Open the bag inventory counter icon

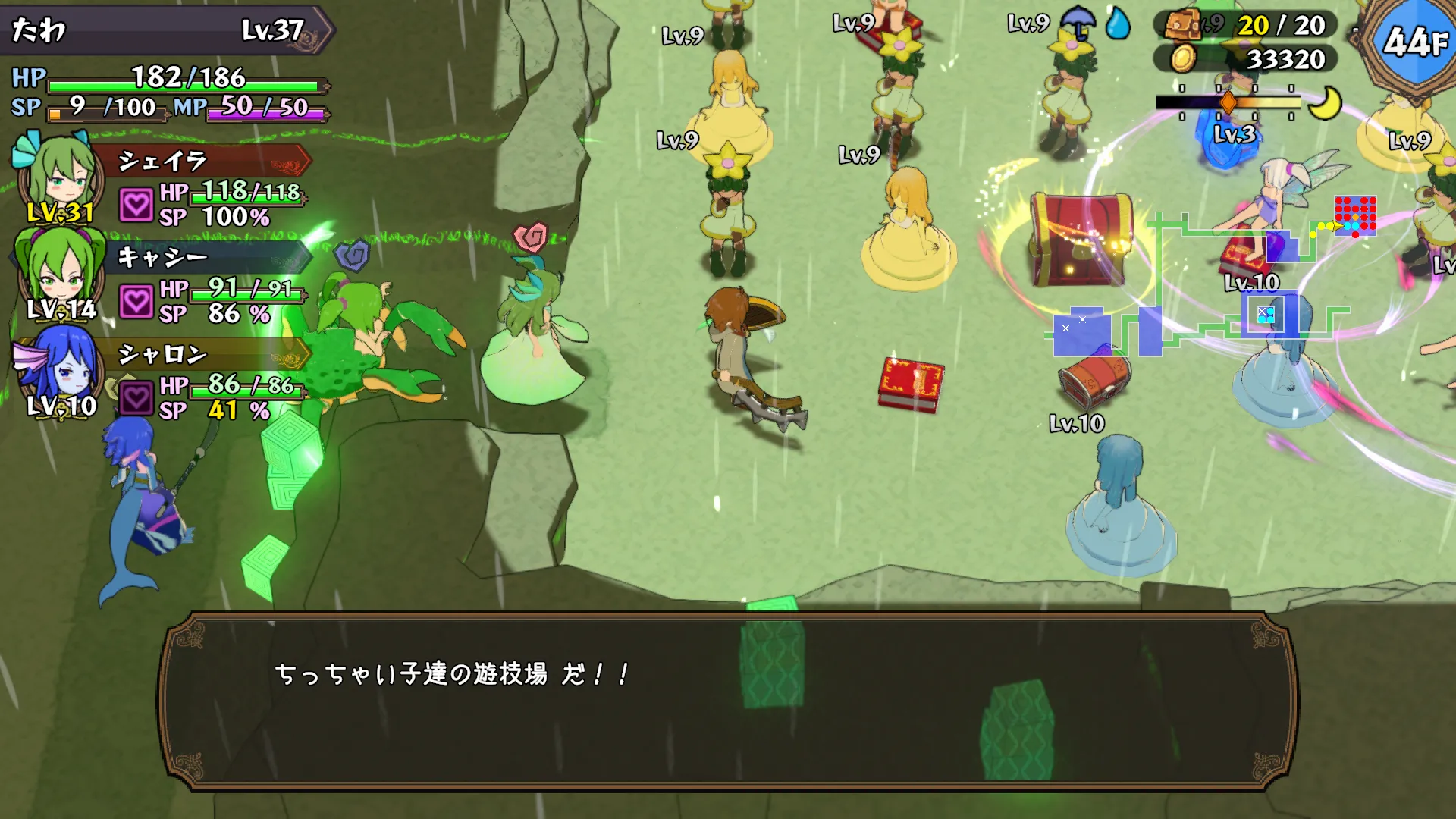pos(1181,26)
